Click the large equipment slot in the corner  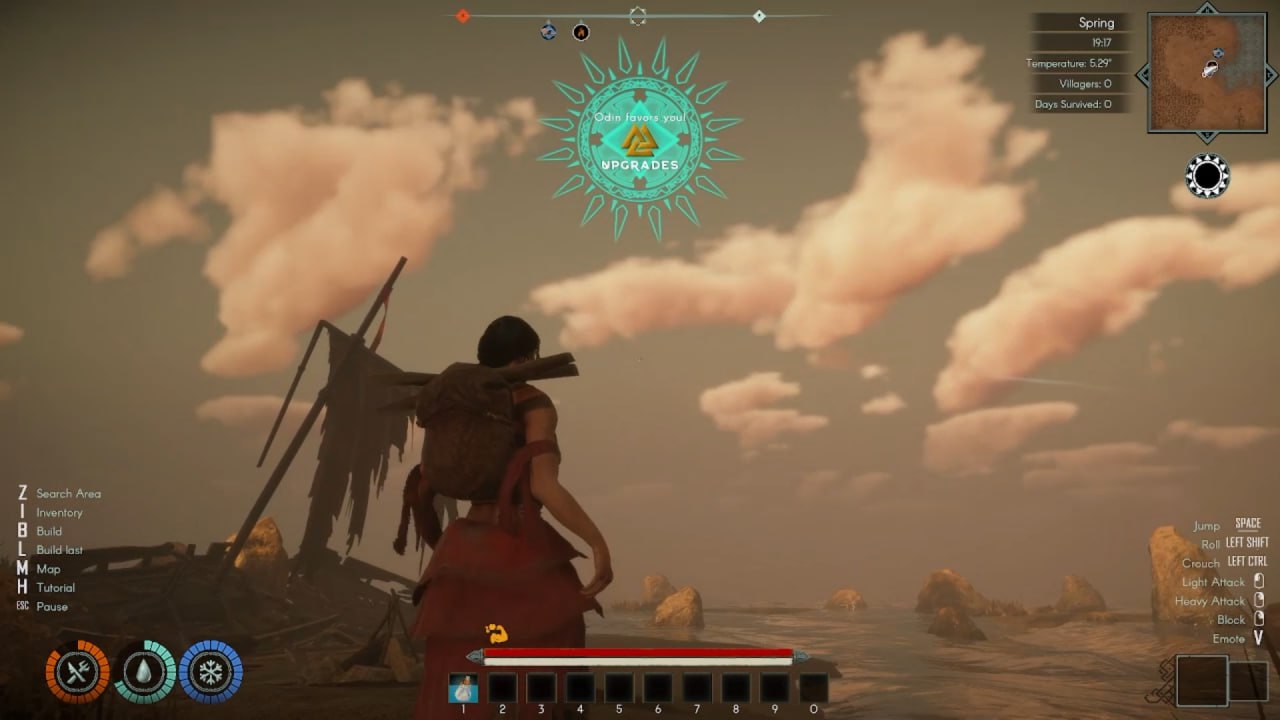(x=1201, y=681)
